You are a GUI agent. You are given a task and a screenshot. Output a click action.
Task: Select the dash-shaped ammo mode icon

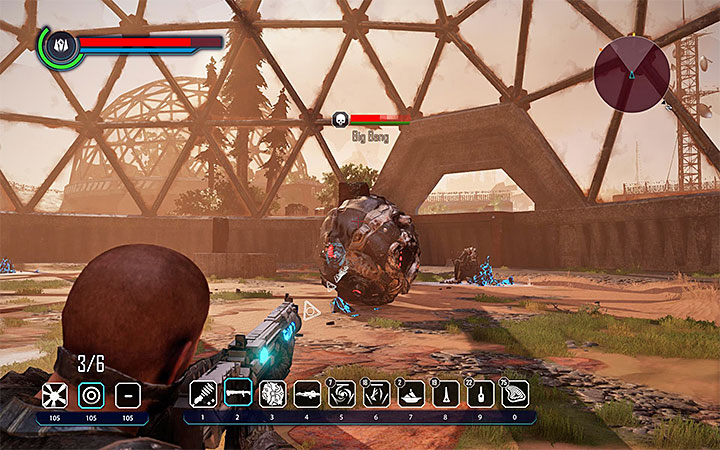coord(127,395)
